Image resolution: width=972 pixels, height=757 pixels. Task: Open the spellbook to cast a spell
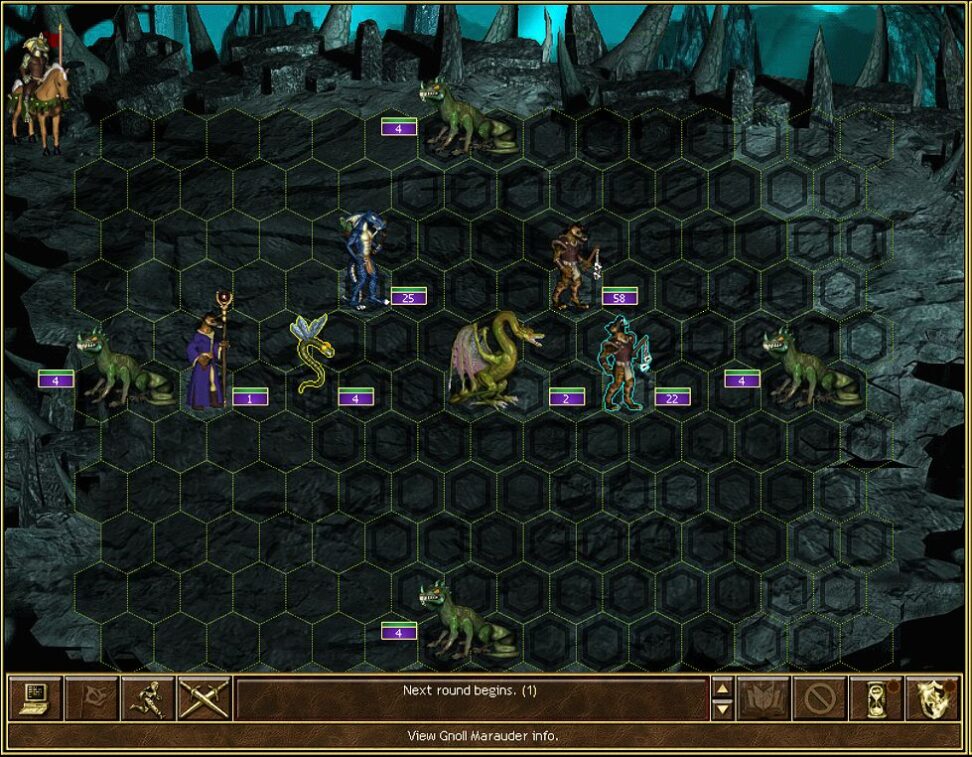click(x=764, y=698)
